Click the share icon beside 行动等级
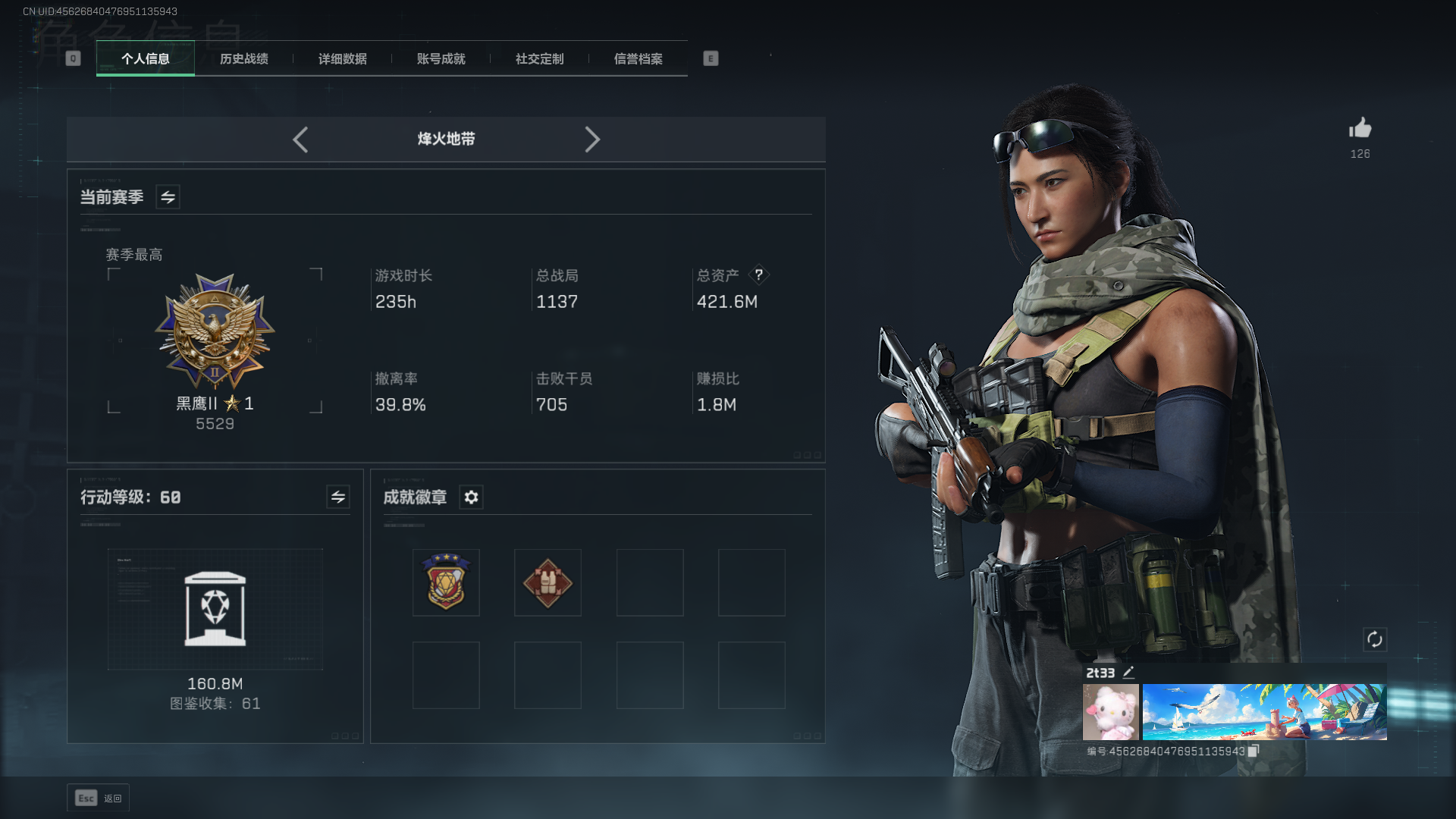The height and width of the screenshot is (819, 1456). tap(338, 497)
